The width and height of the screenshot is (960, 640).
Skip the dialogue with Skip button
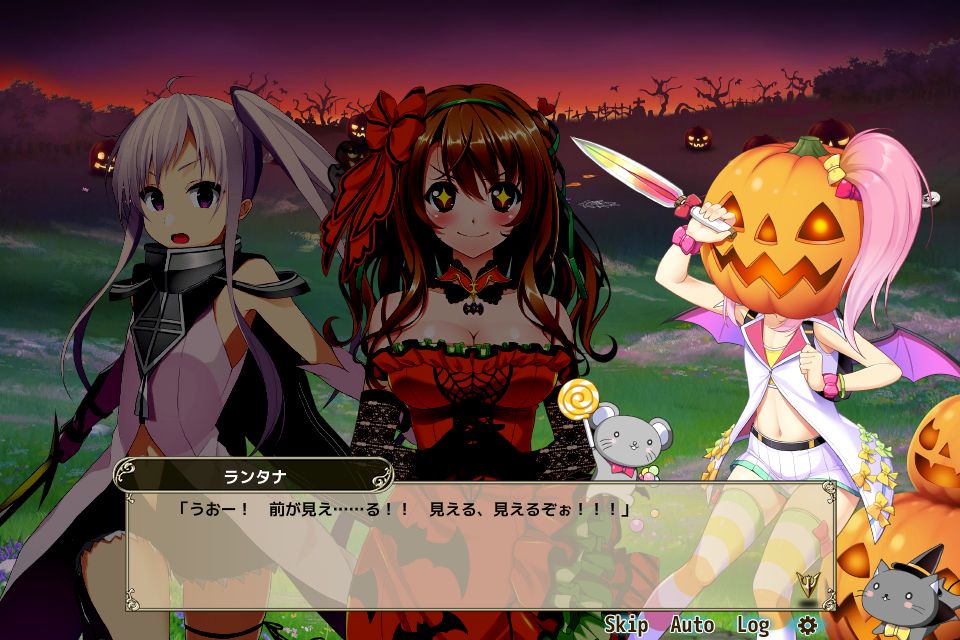click(x=625, y=625)
